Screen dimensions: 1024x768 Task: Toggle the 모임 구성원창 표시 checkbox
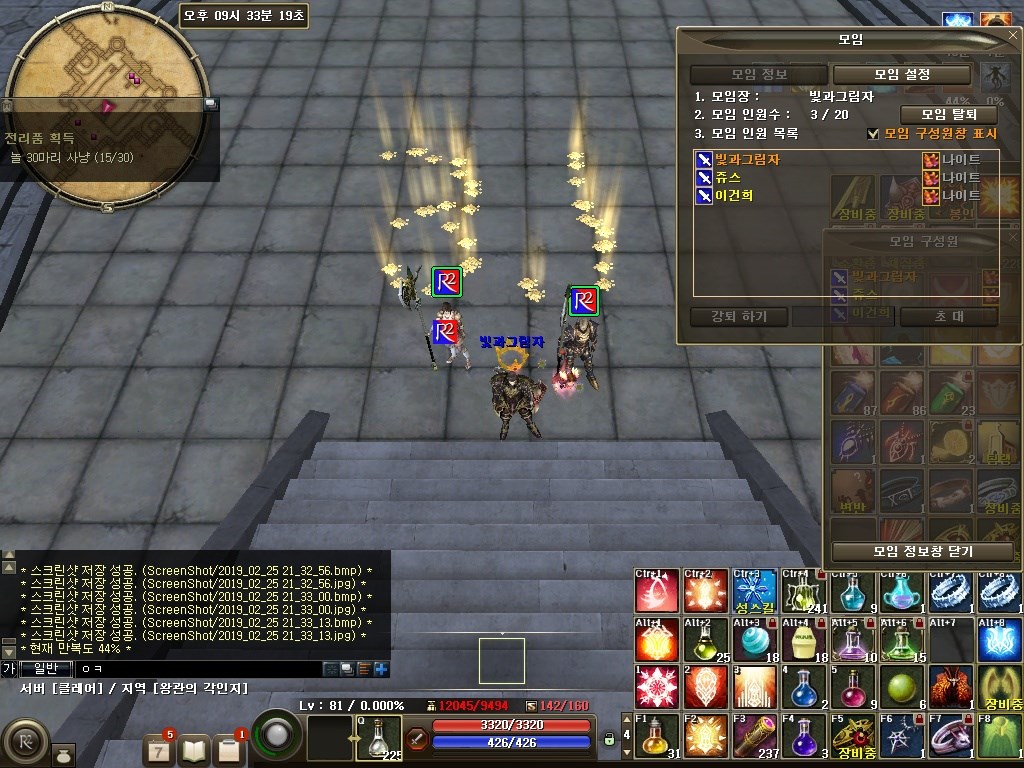point(873,133)
